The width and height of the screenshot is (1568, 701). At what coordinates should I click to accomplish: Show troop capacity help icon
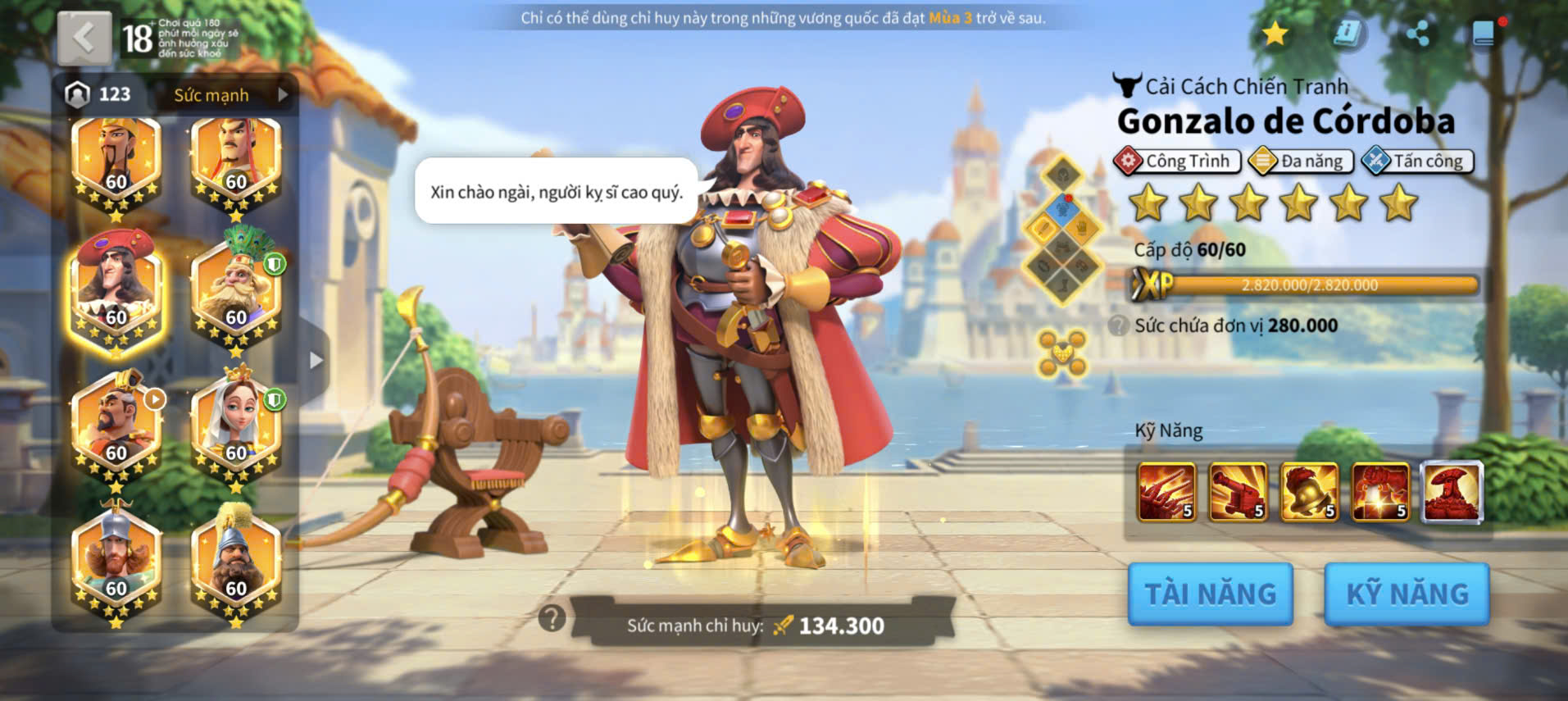tap(1118, 325)
